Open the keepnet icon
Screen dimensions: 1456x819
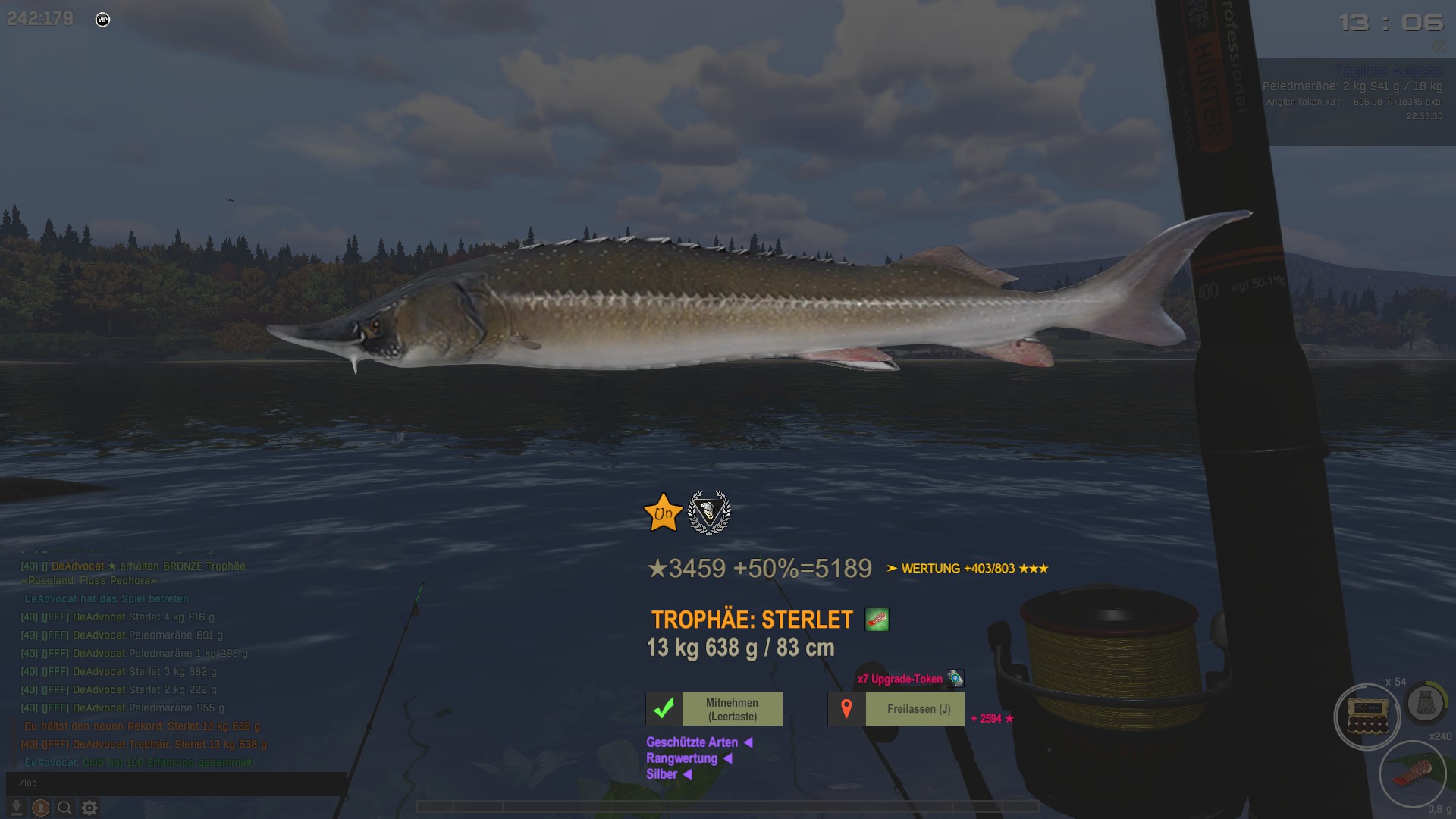click(1426, 703)
